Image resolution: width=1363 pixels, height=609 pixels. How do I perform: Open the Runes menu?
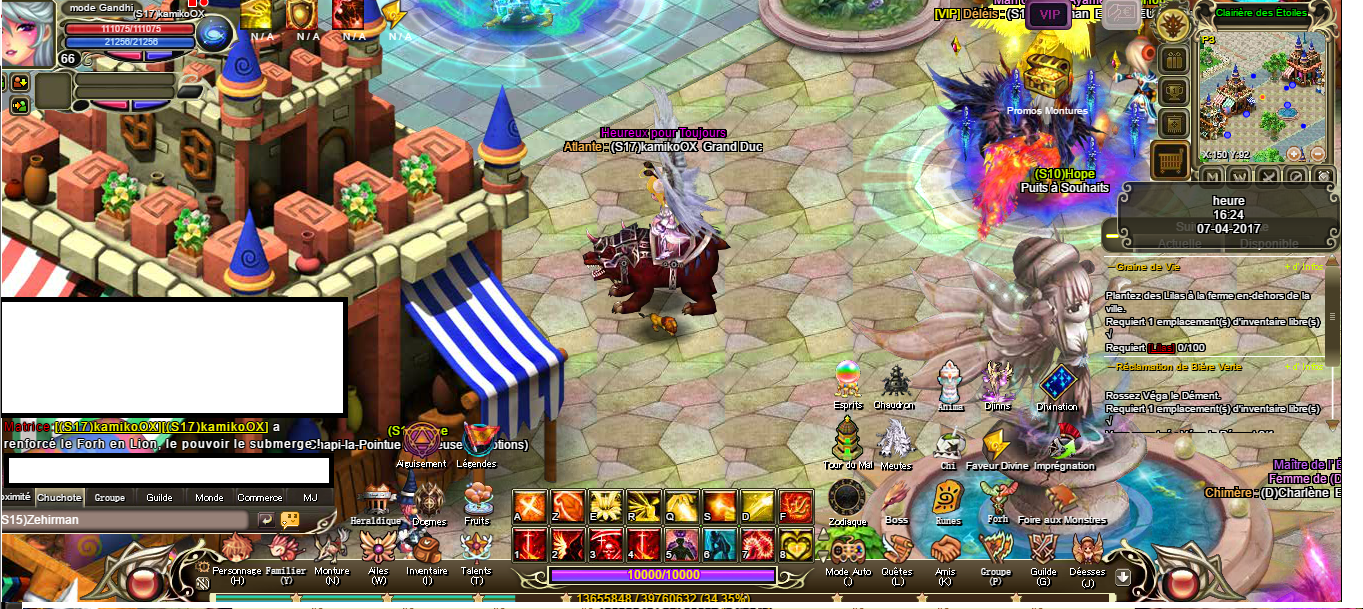947,497
